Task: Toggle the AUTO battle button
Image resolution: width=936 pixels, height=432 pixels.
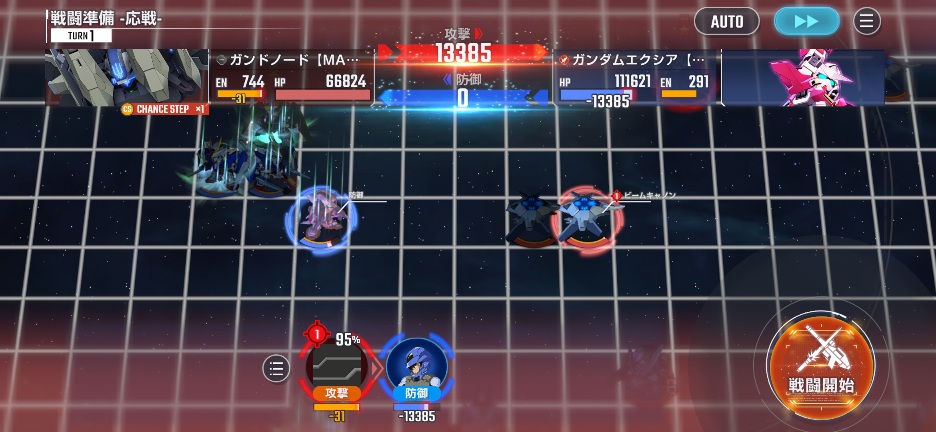Action: click(727, 21)
